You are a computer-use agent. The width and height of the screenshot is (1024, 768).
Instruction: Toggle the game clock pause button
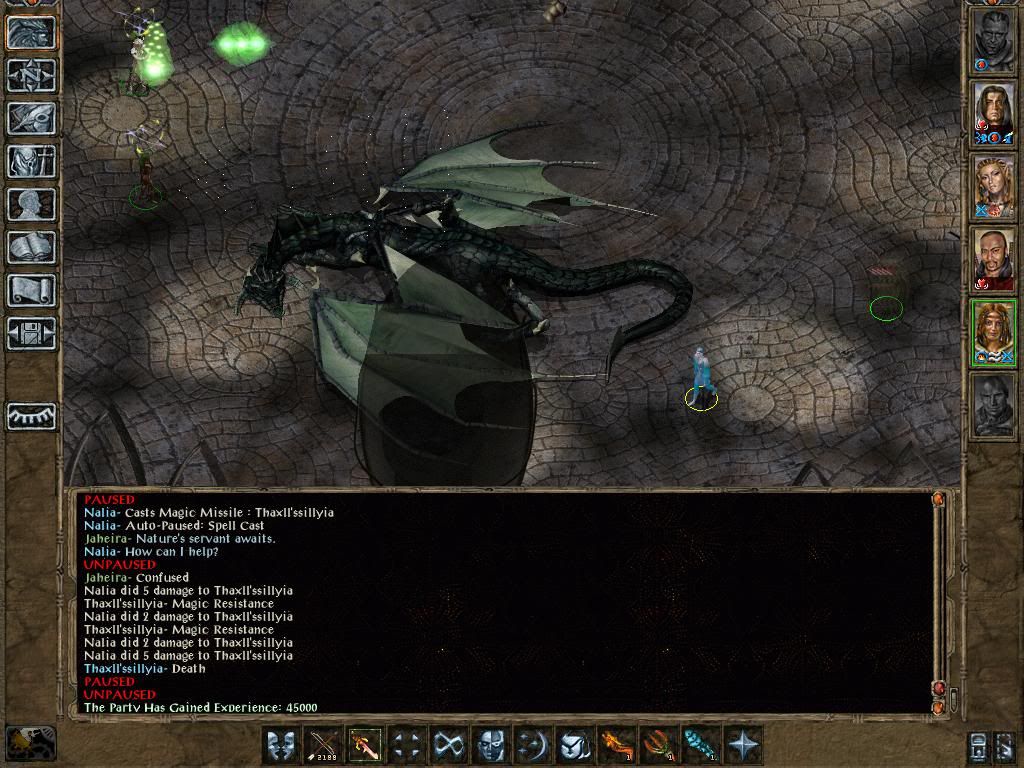click(x=30, y=743)
